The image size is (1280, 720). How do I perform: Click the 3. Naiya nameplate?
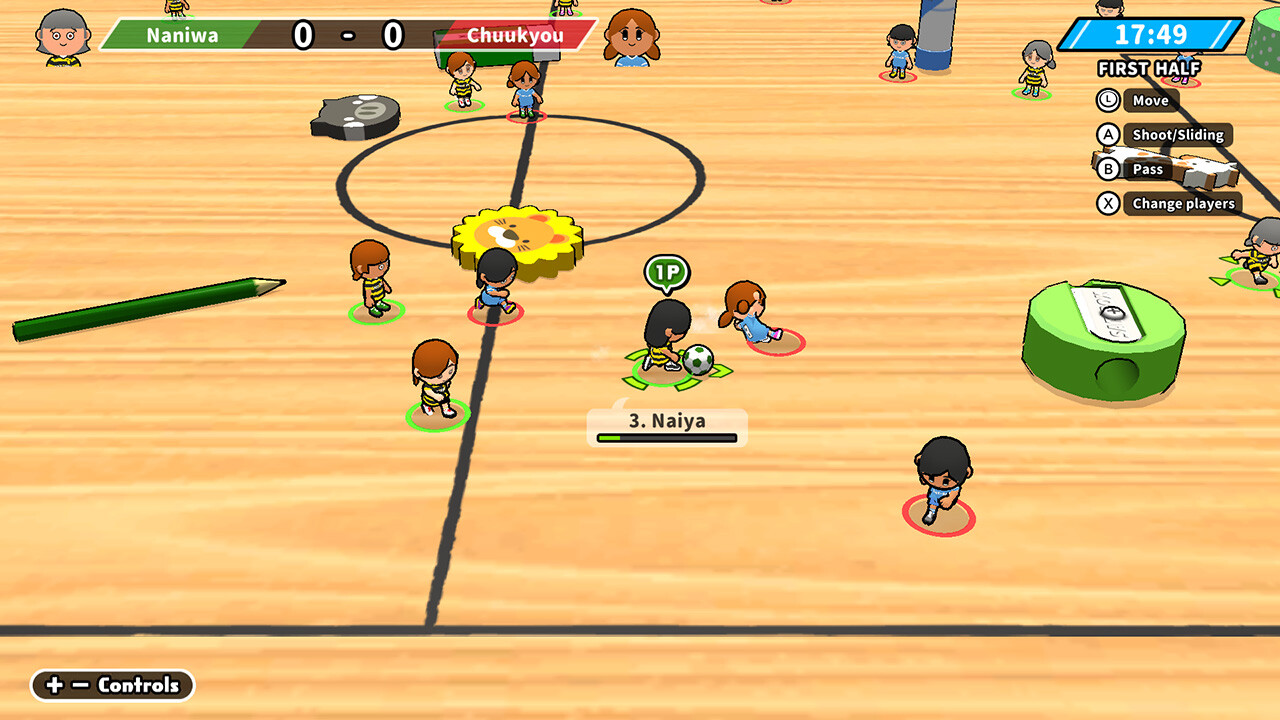tap(666, 421)
